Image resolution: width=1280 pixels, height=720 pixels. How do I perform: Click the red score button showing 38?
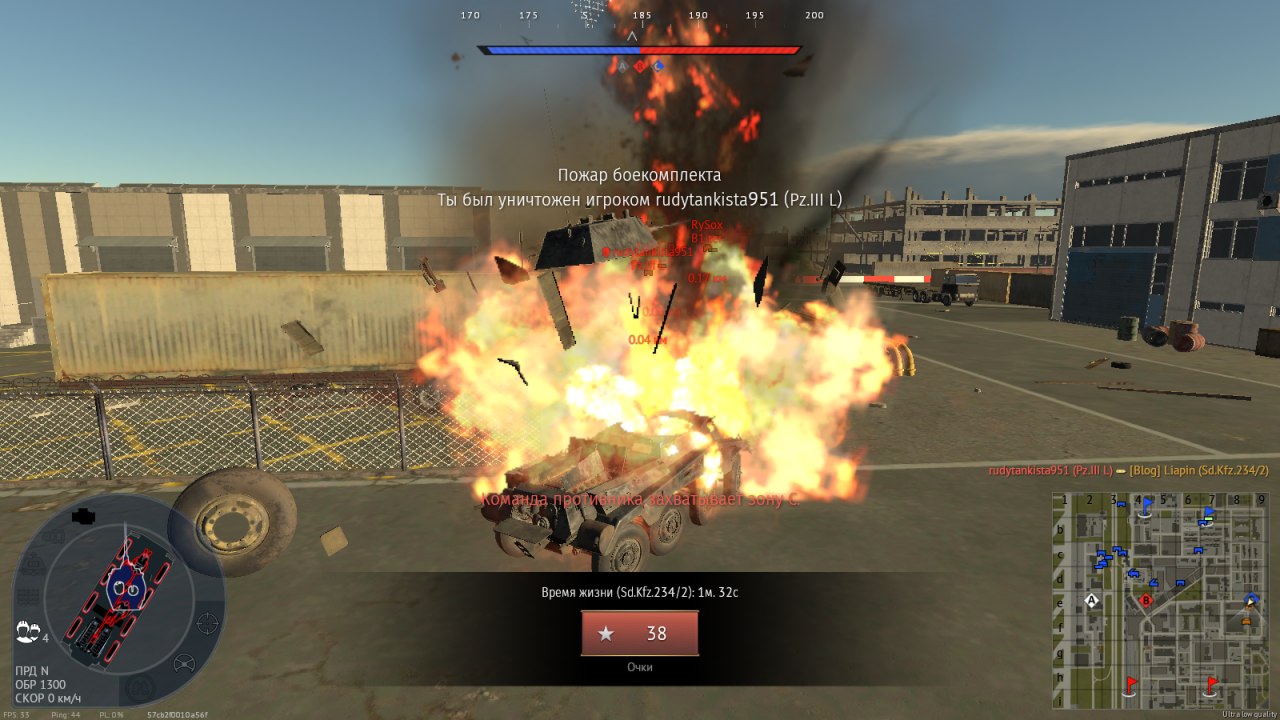pyautogui.click(x=640, y=633)
